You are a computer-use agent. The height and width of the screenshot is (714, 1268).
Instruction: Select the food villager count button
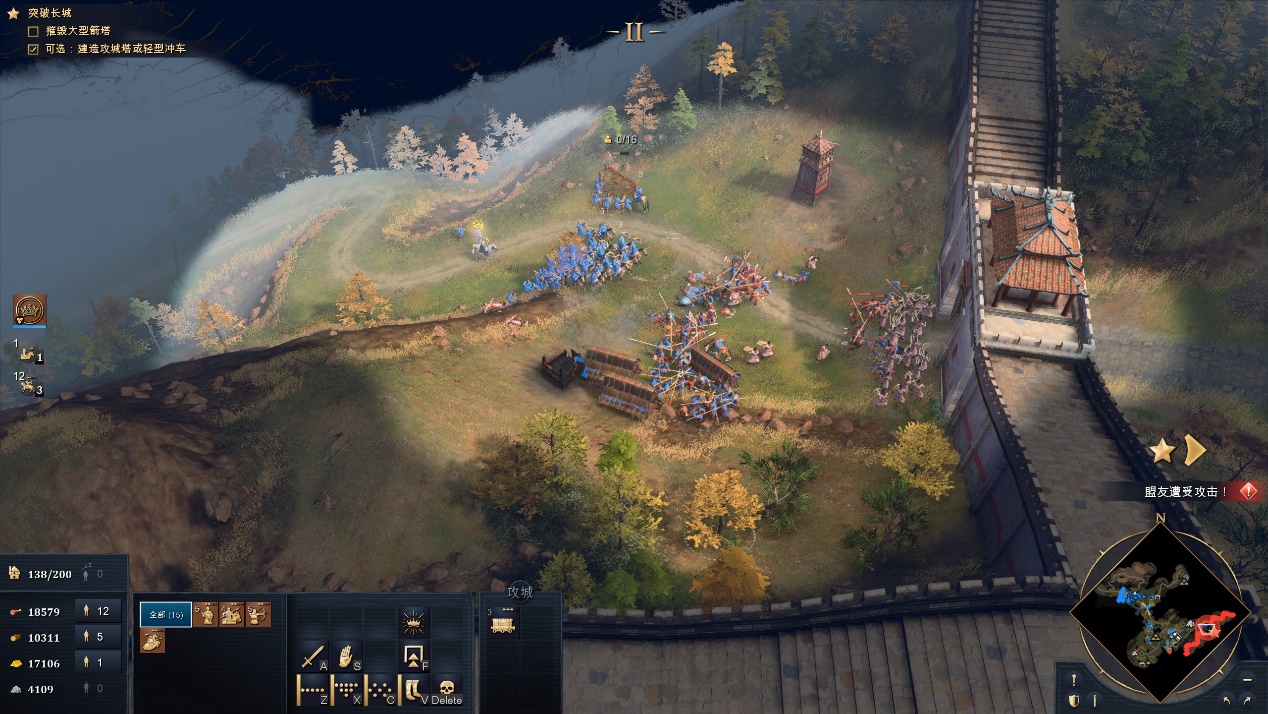(103, 610)
